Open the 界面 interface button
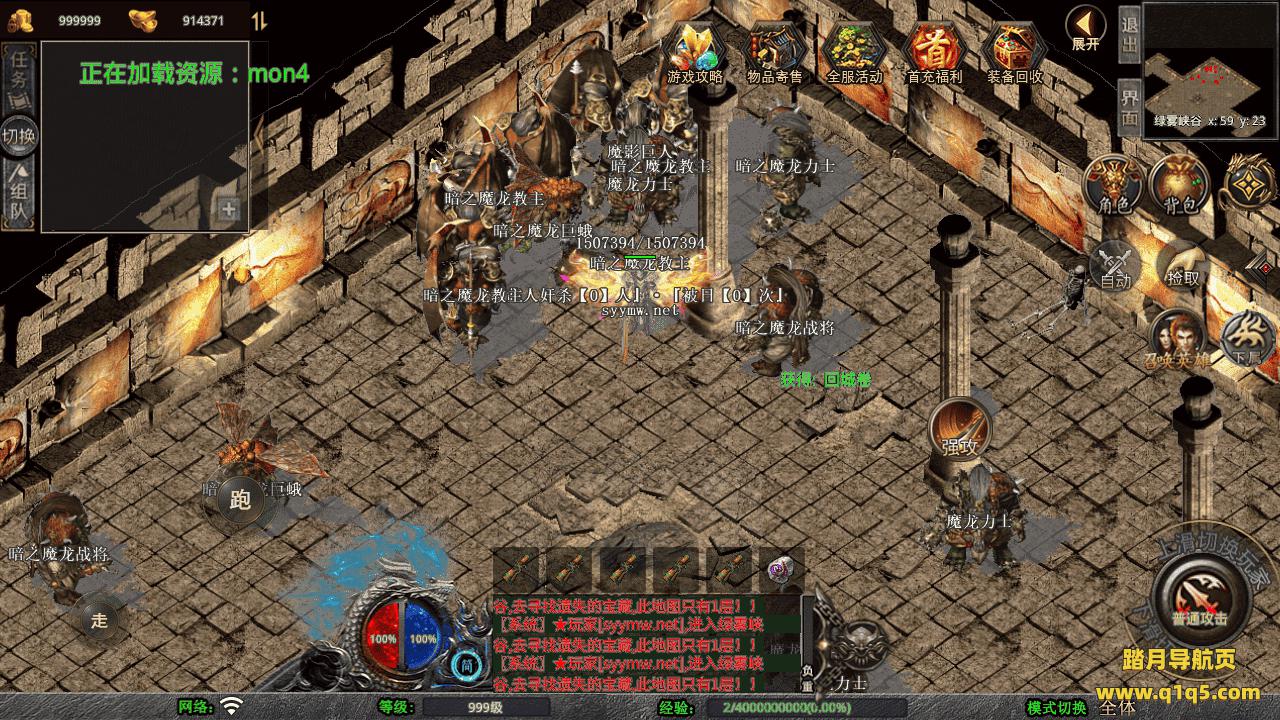 coord(1129,107)
